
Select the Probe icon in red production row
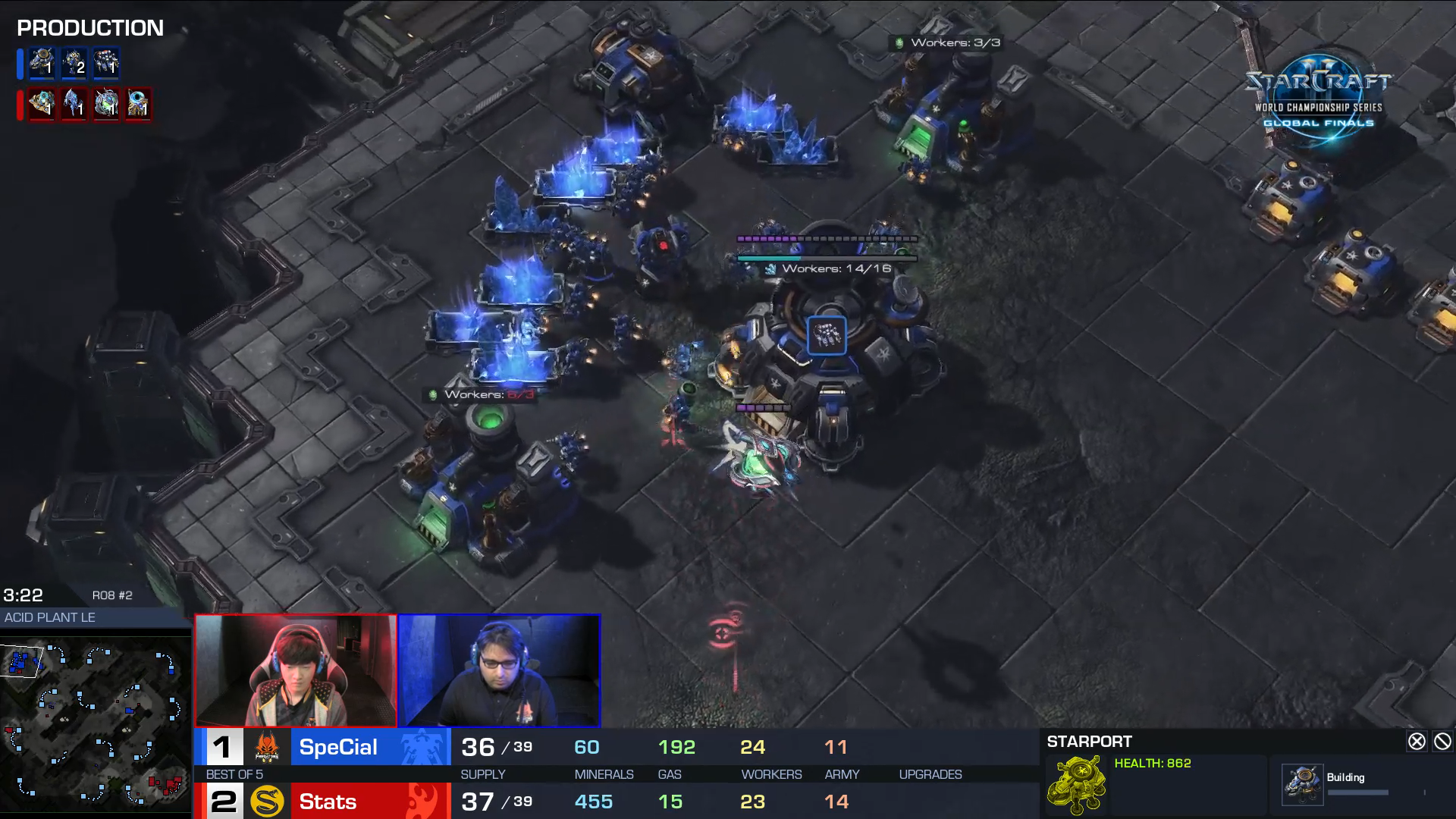[x=137, y=104]
